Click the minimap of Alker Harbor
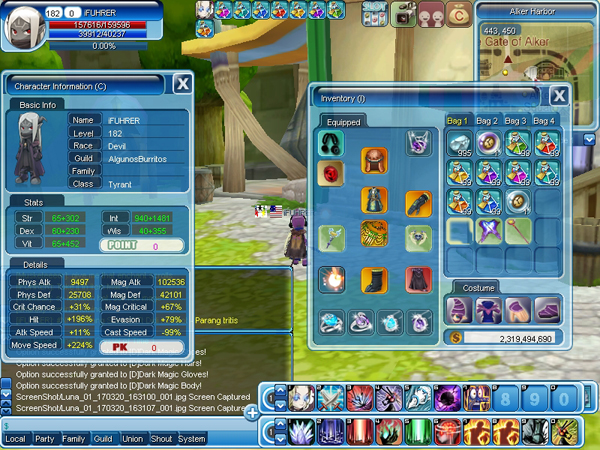The image size is (600, 450). point(536,50)
